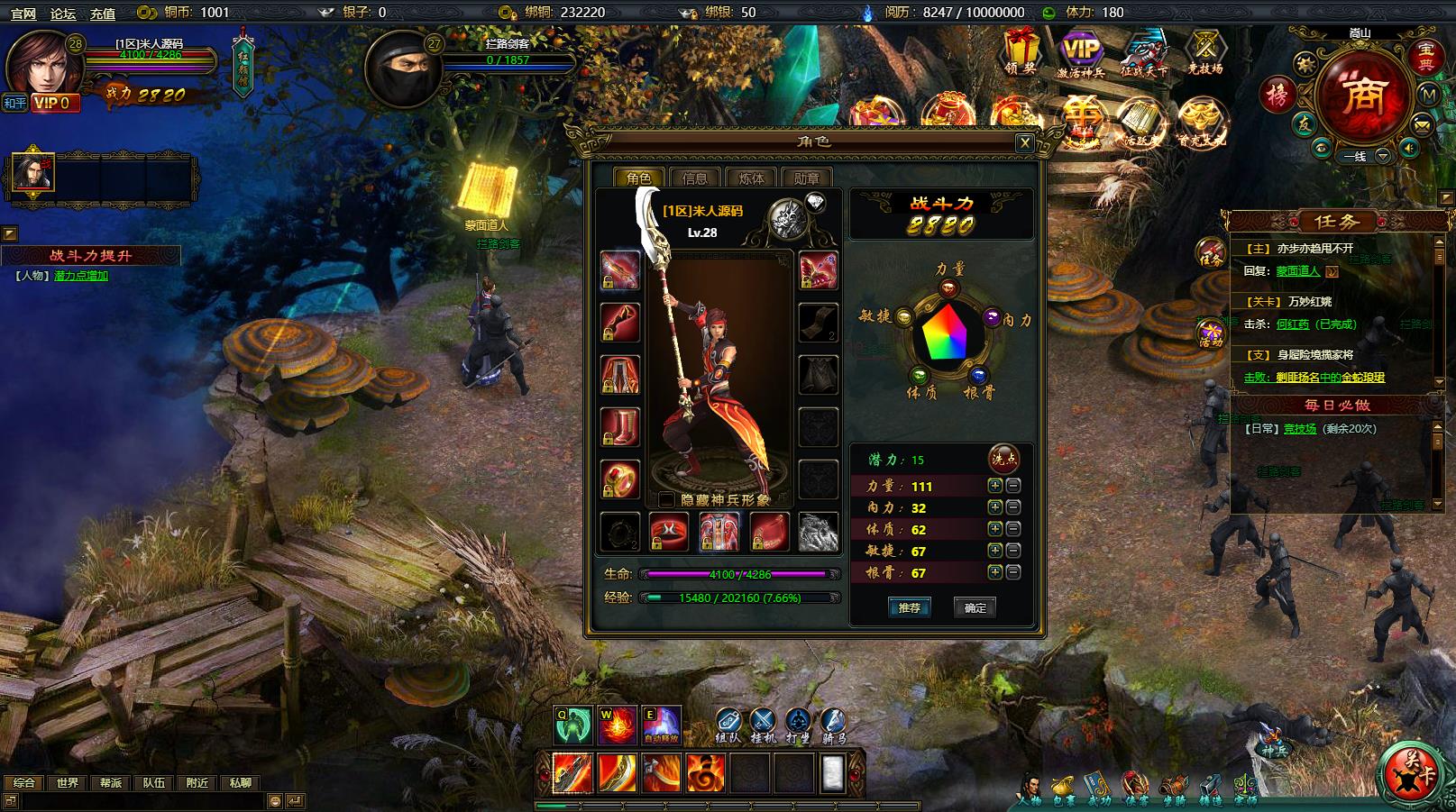Select the 勋章 tab
This screenshot has width=1456, height=812.
pos(806,178)
